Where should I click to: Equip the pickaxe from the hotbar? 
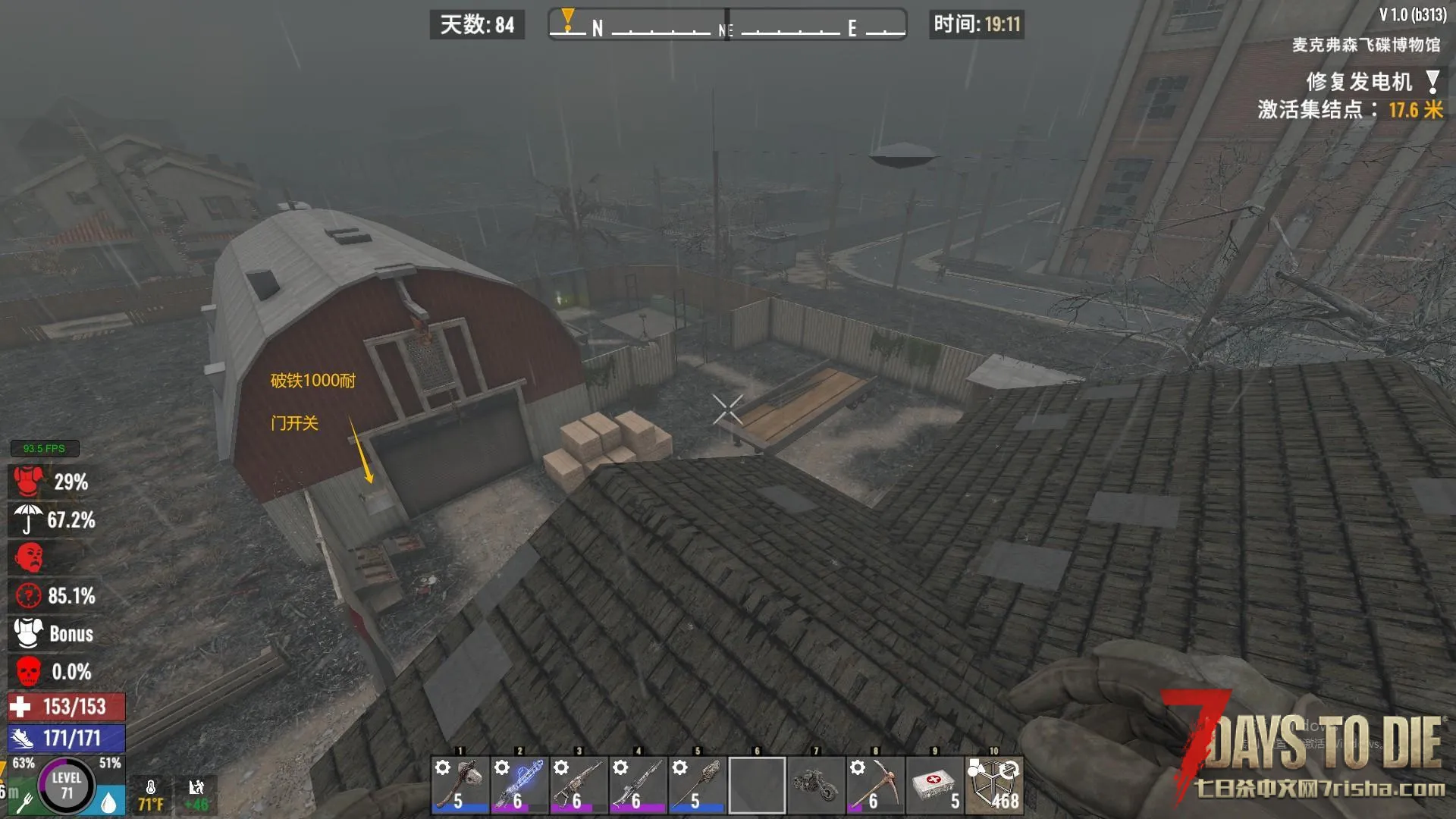[x=875, y=785]
